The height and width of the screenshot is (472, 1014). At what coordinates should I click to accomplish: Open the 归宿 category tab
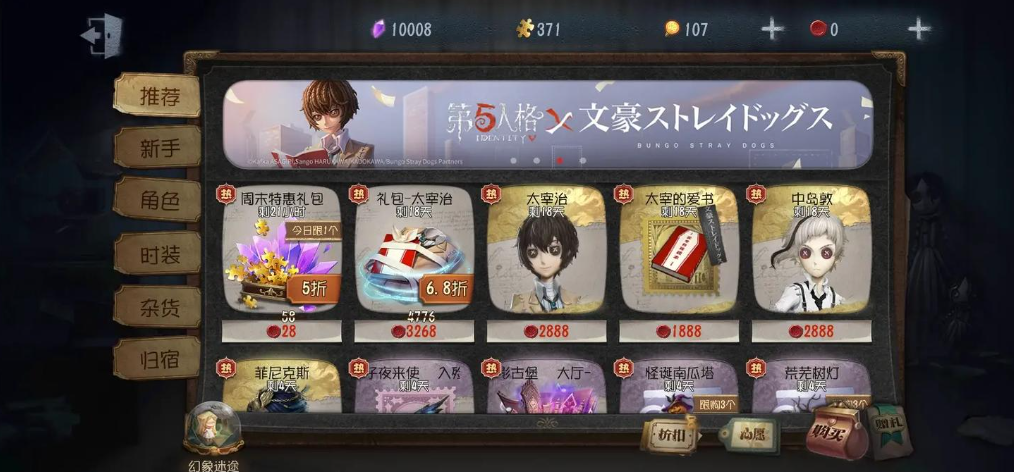158,358
